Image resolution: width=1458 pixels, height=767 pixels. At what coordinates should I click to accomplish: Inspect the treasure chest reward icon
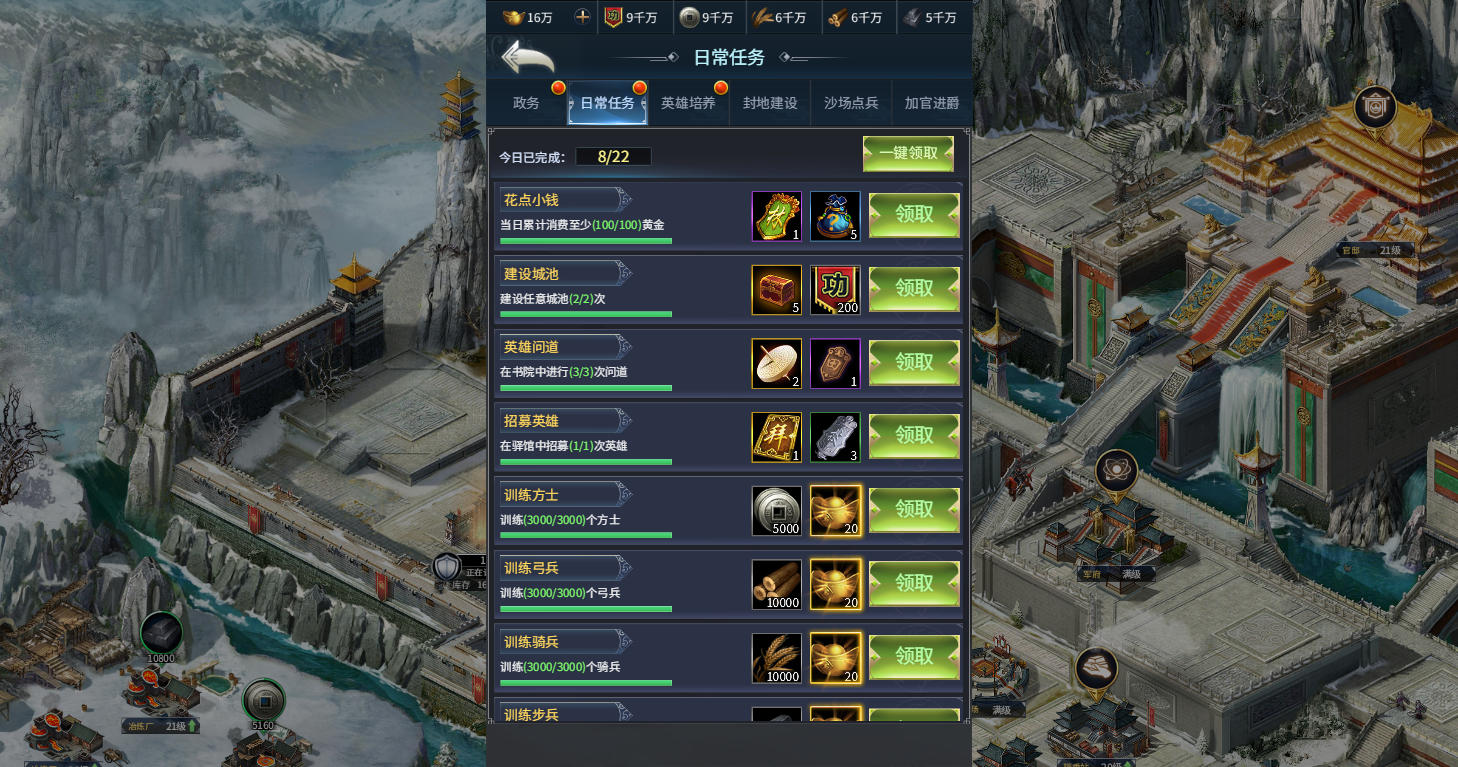[x=777, y=290]
